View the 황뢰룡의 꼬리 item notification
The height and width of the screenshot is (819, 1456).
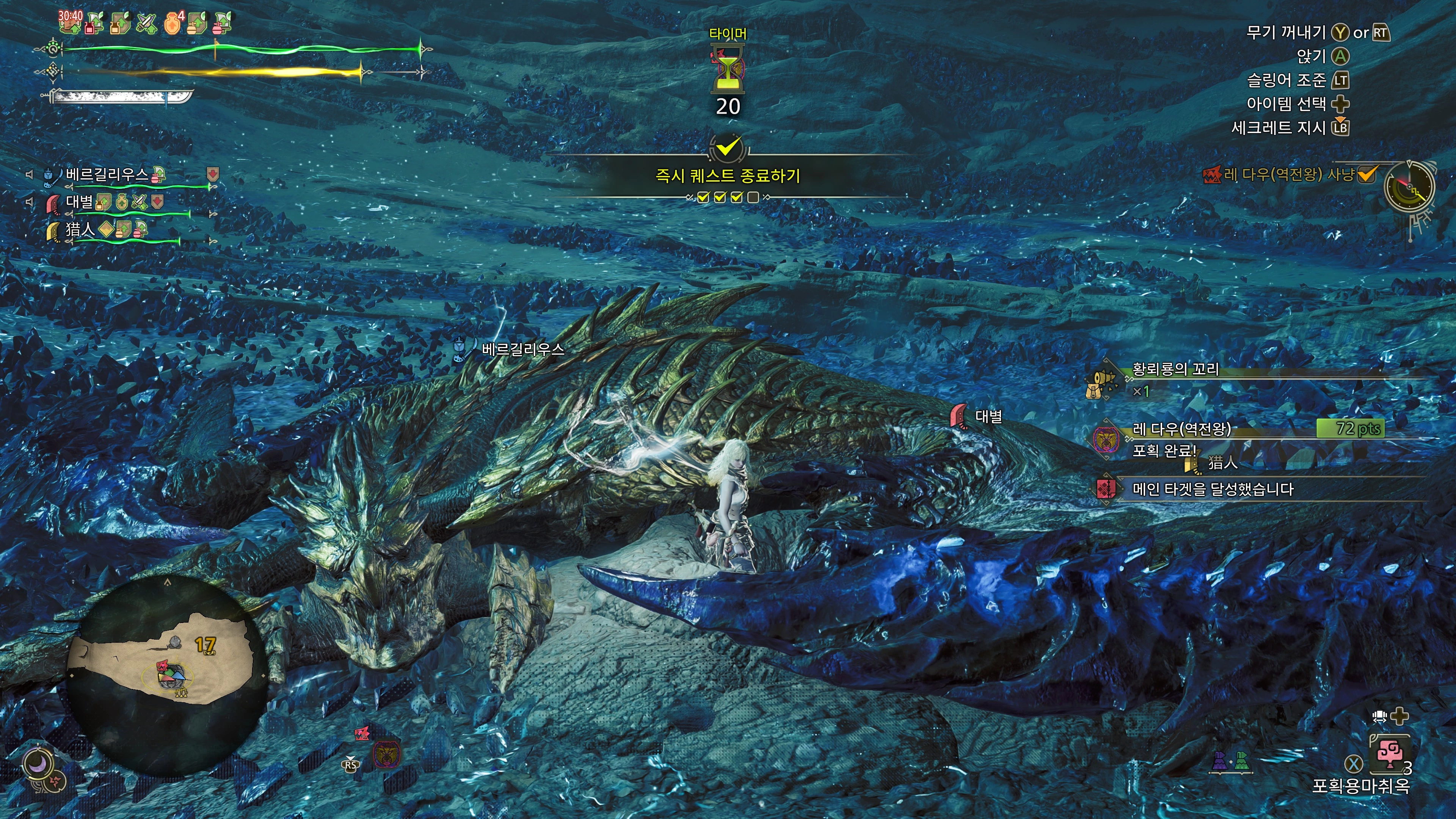1176,370
